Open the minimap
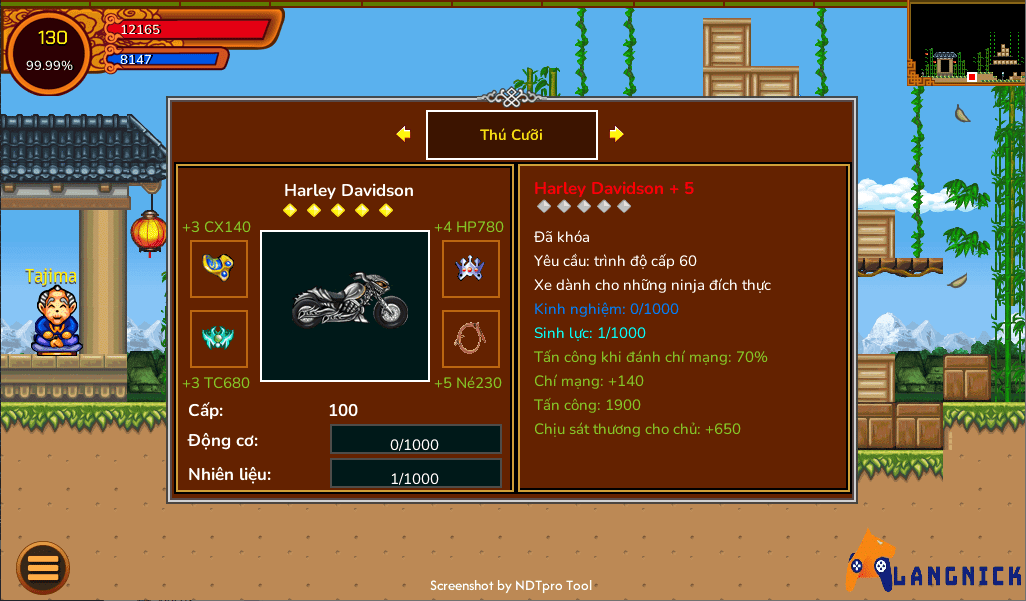Screen dimensions: 1026x601 [965, 42]
